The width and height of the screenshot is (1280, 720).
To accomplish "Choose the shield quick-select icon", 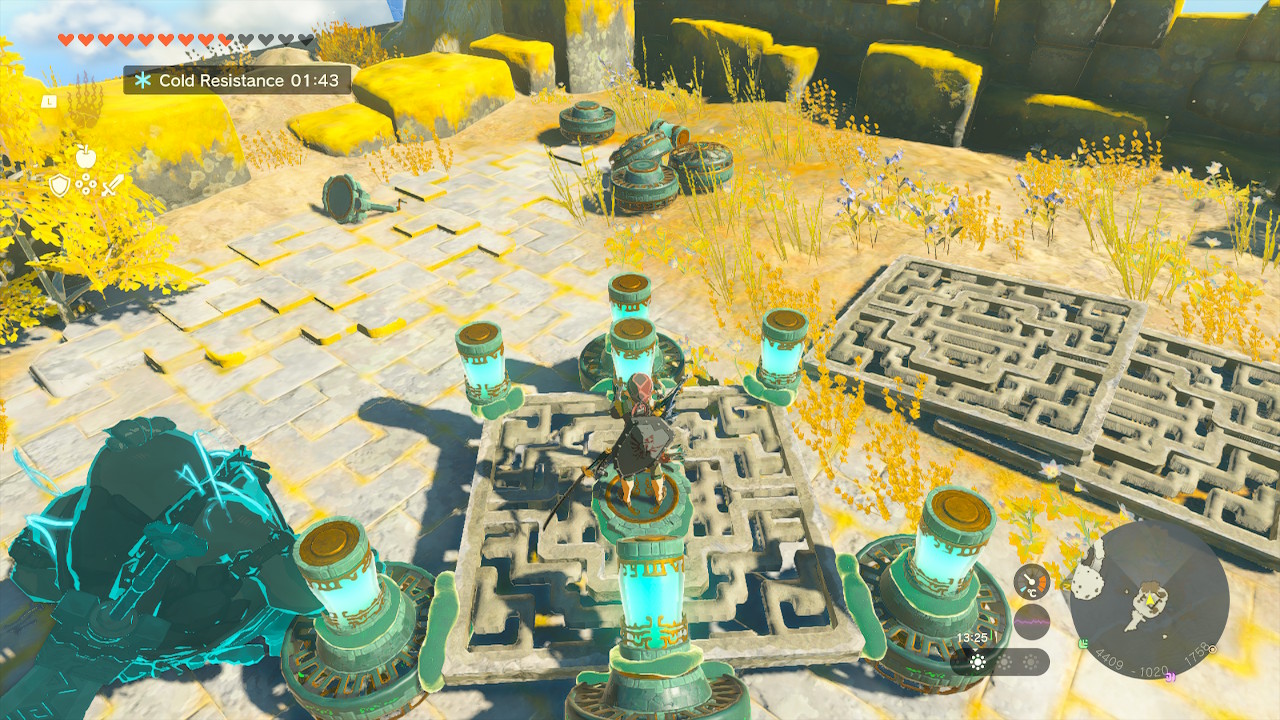I will (x=59, y=184).
